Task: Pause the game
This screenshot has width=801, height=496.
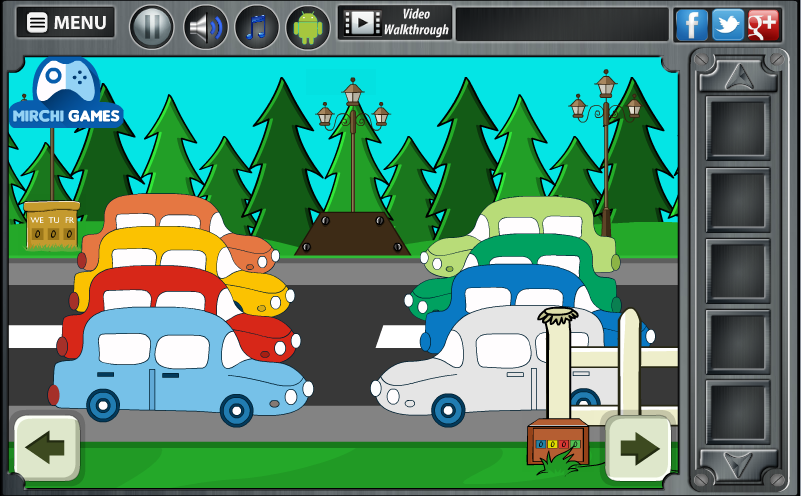Action: pos(152,26)
